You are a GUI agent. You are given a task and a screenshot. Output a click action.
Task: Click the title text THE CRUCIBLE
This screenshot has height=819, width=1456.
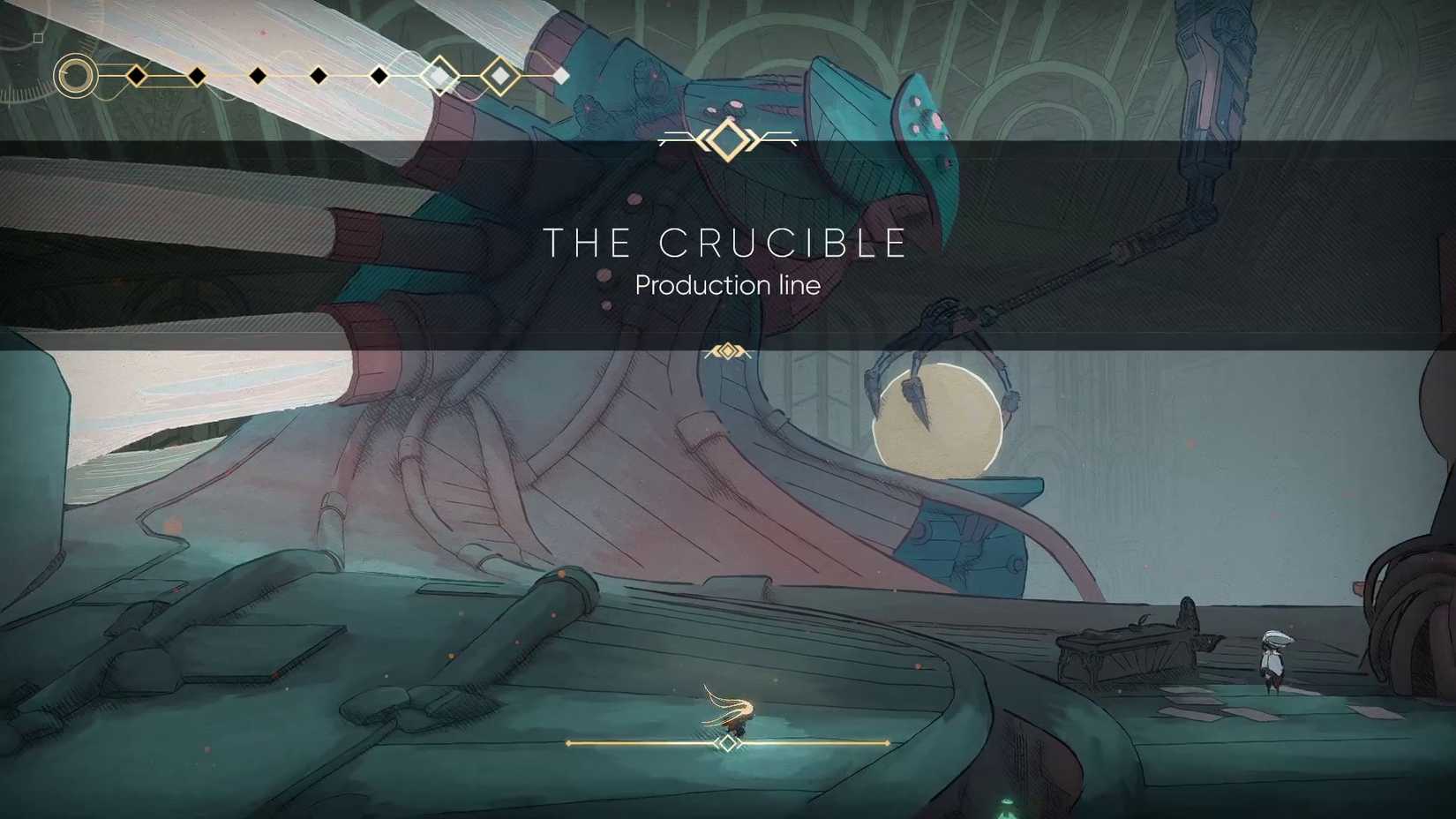point(727,241)
